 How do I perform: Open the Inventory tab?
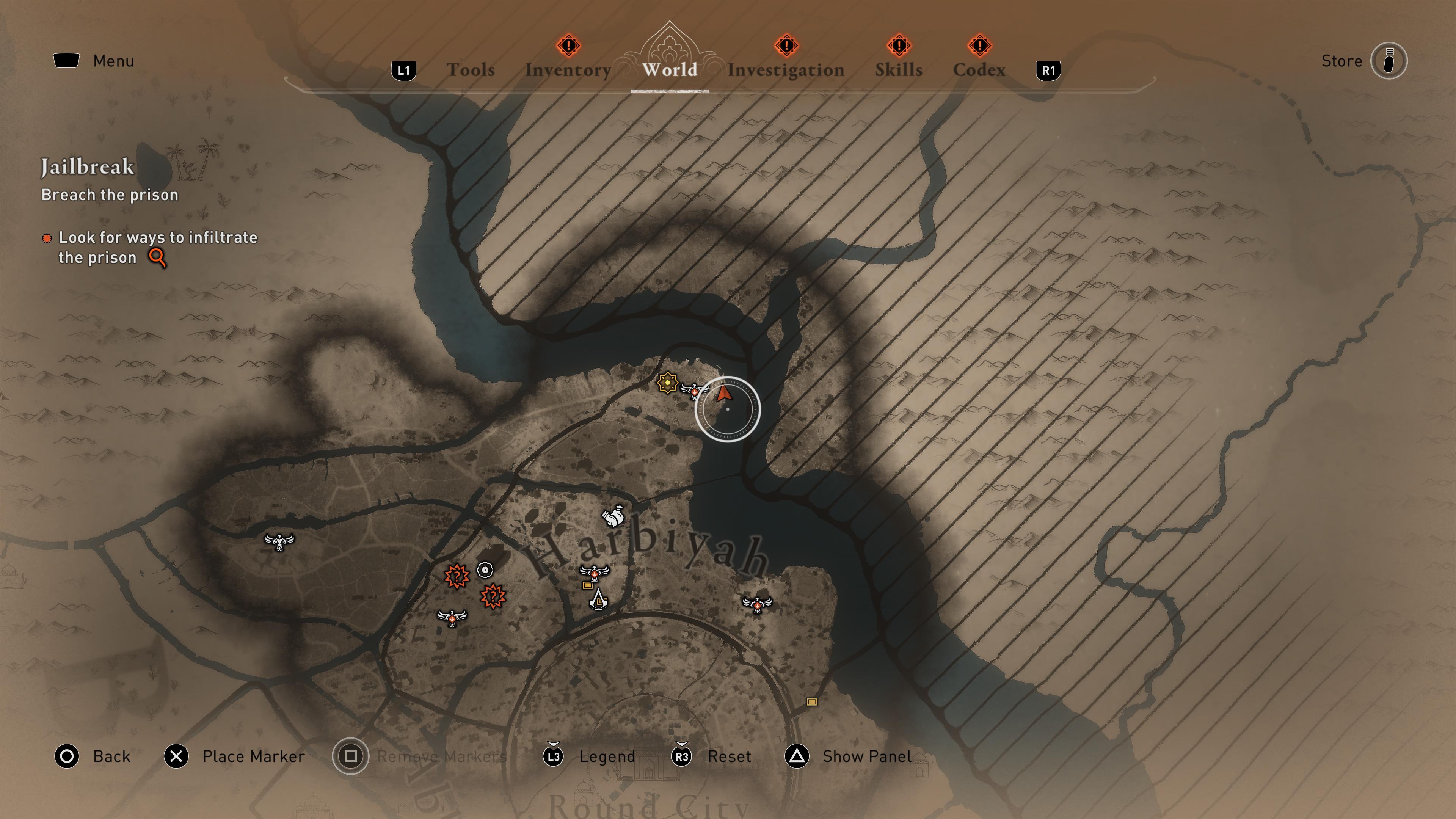[x=568, y=69]
